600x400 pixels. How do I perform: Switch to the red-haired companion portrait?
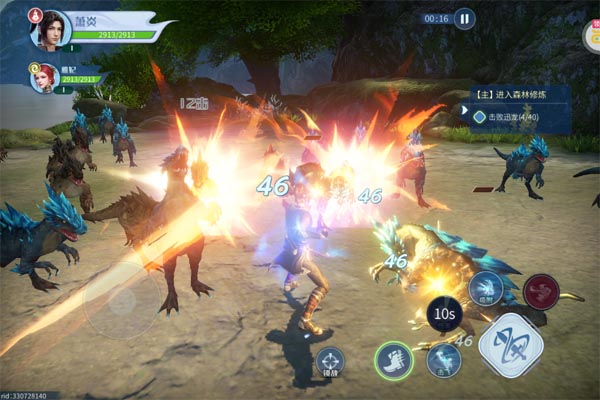click(x=43, y=78)
